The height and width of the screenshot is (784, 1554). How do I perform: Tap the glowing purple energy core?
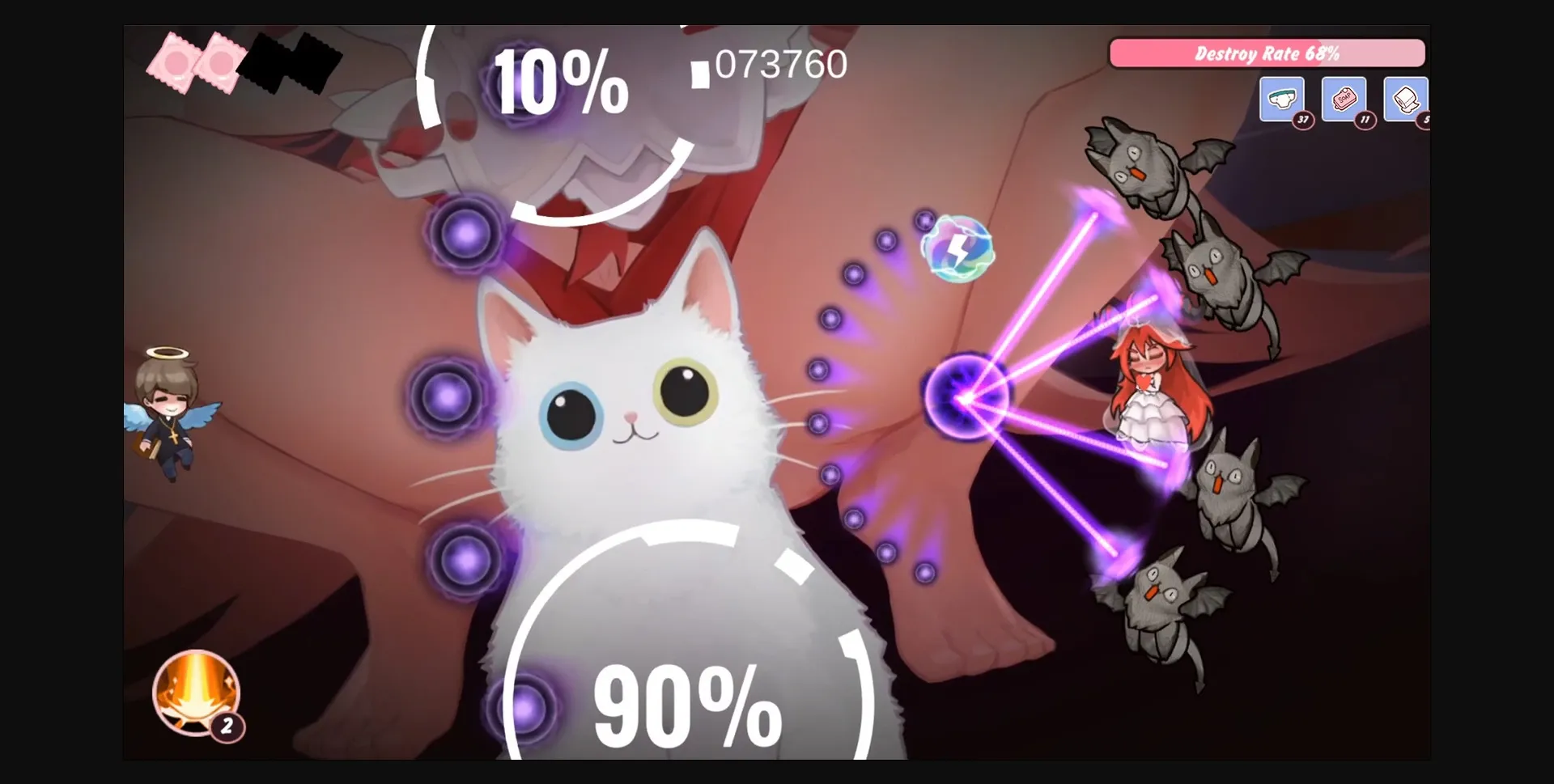963,396
